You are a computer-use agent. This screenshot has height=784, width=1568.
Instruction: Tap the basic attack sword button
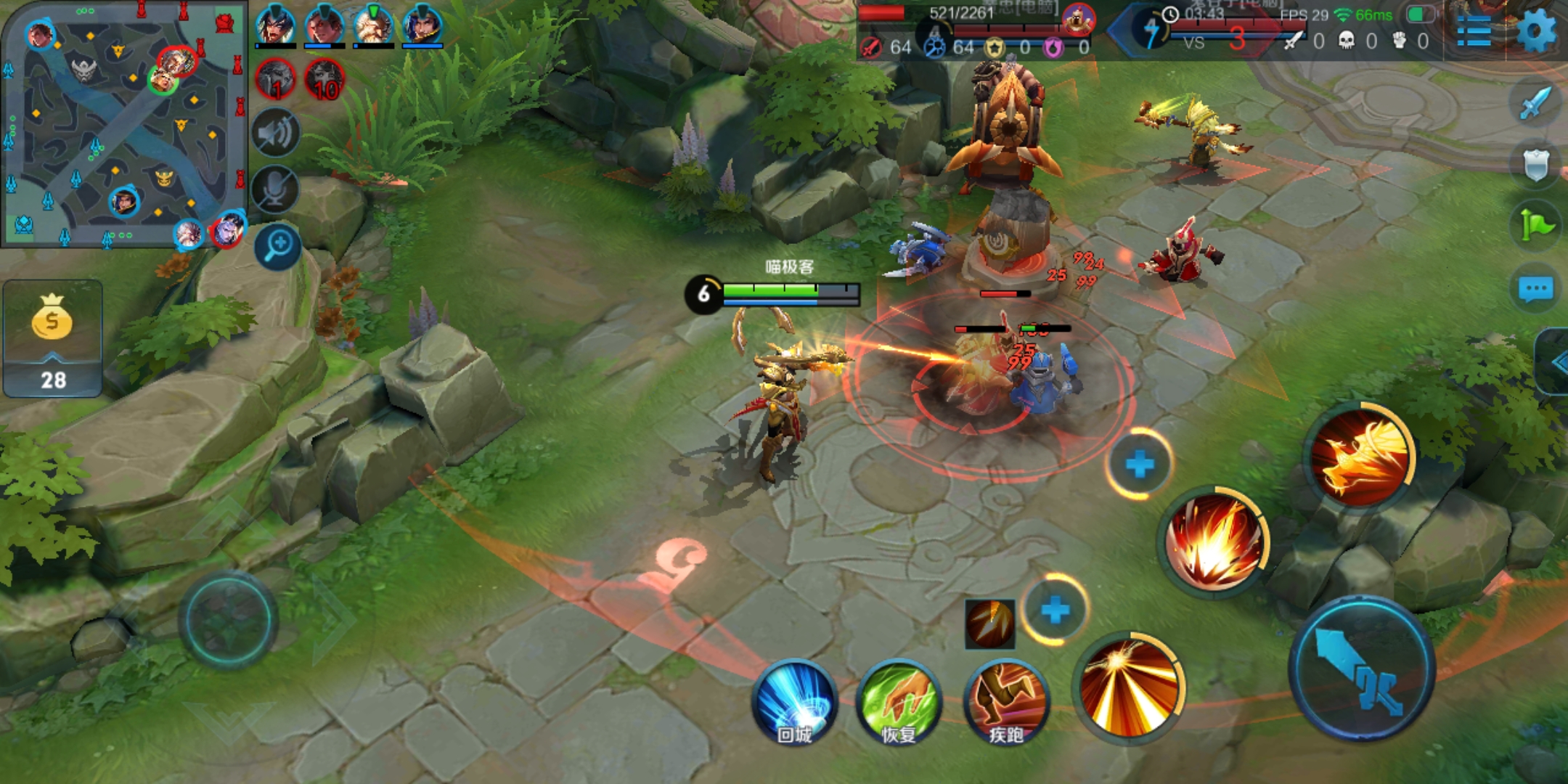(x=1362, y=669)
